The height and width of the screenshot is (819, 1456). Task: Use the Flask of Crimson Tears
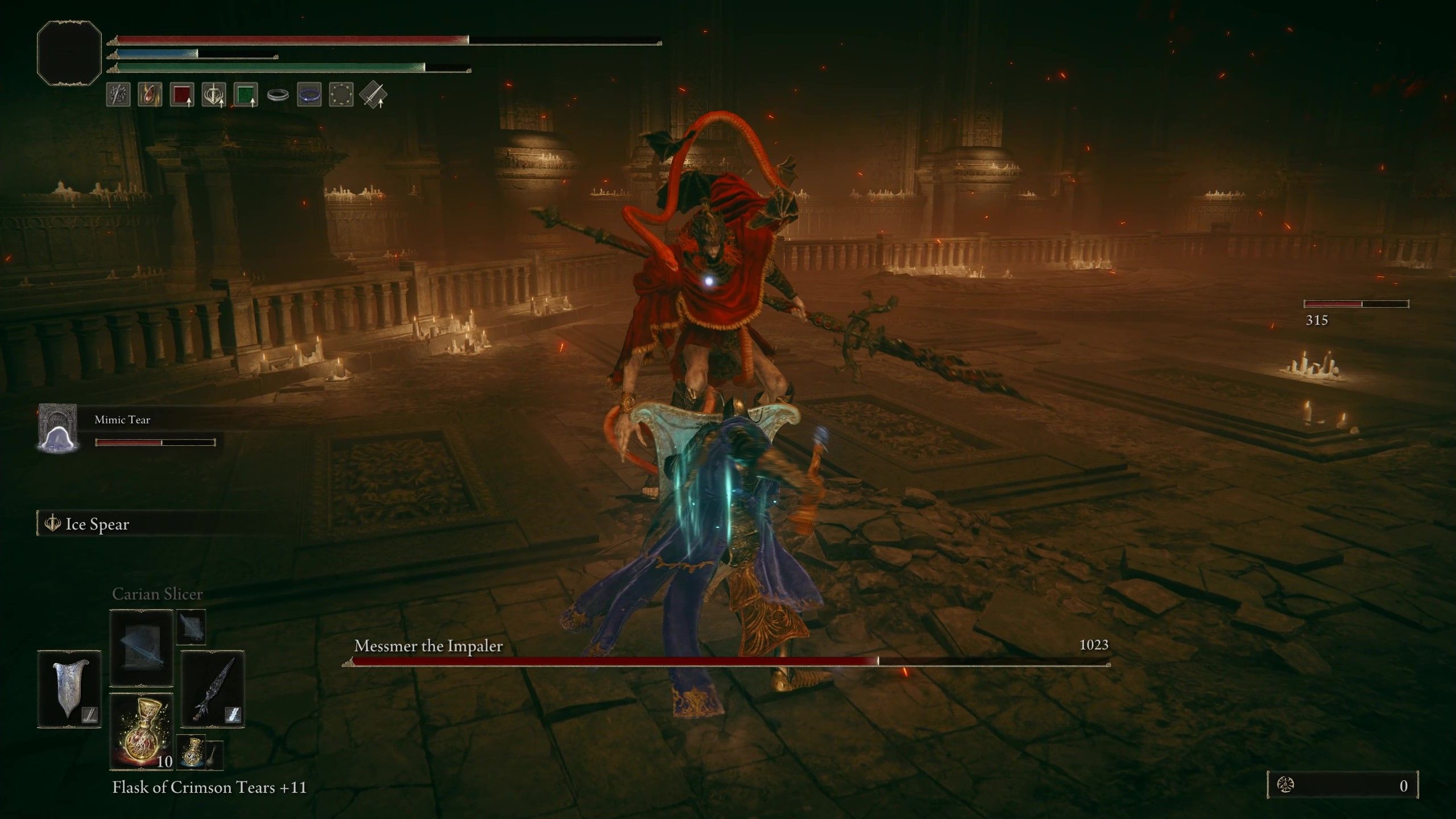pyautogui.click(x=141, y=731)
